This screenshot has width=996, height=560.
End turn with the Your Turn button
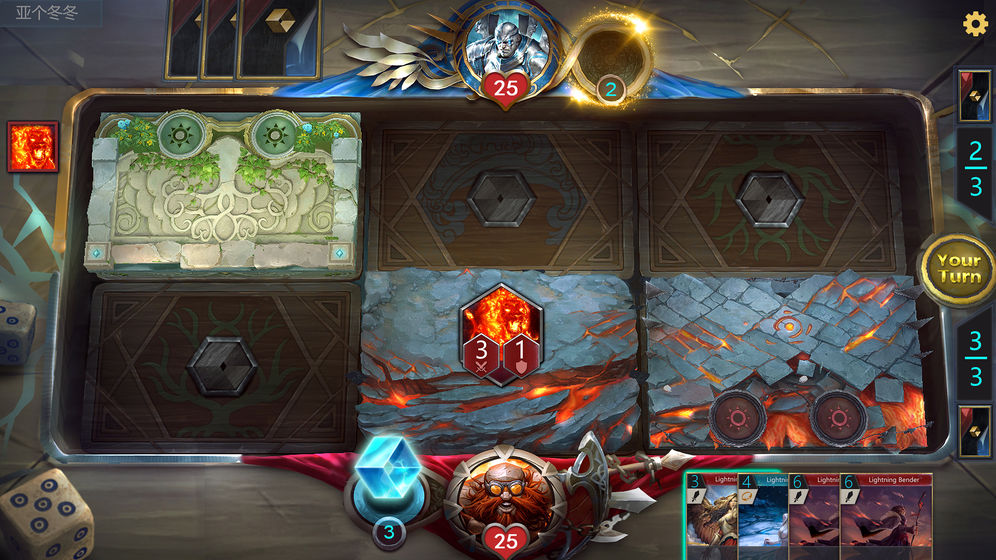958,267
